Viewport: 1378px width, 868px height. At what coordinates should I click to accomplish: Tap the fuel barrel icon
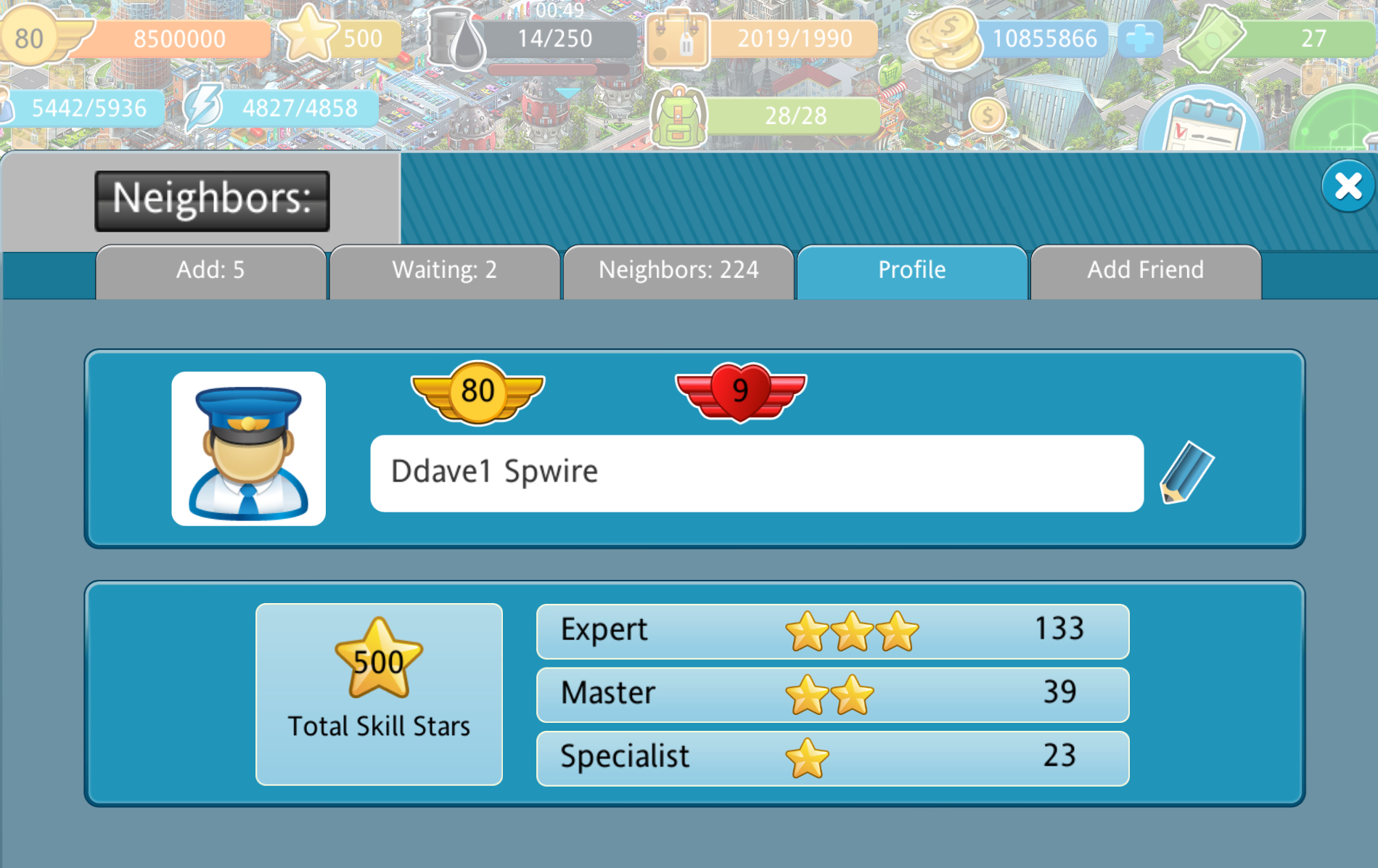pos(456,38)
